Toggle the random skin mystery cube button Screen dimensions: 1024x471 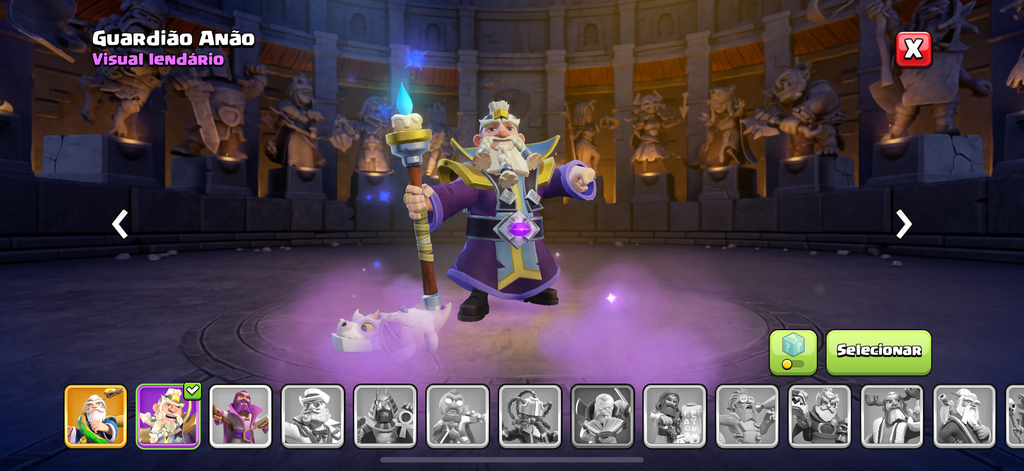(793, 352)
